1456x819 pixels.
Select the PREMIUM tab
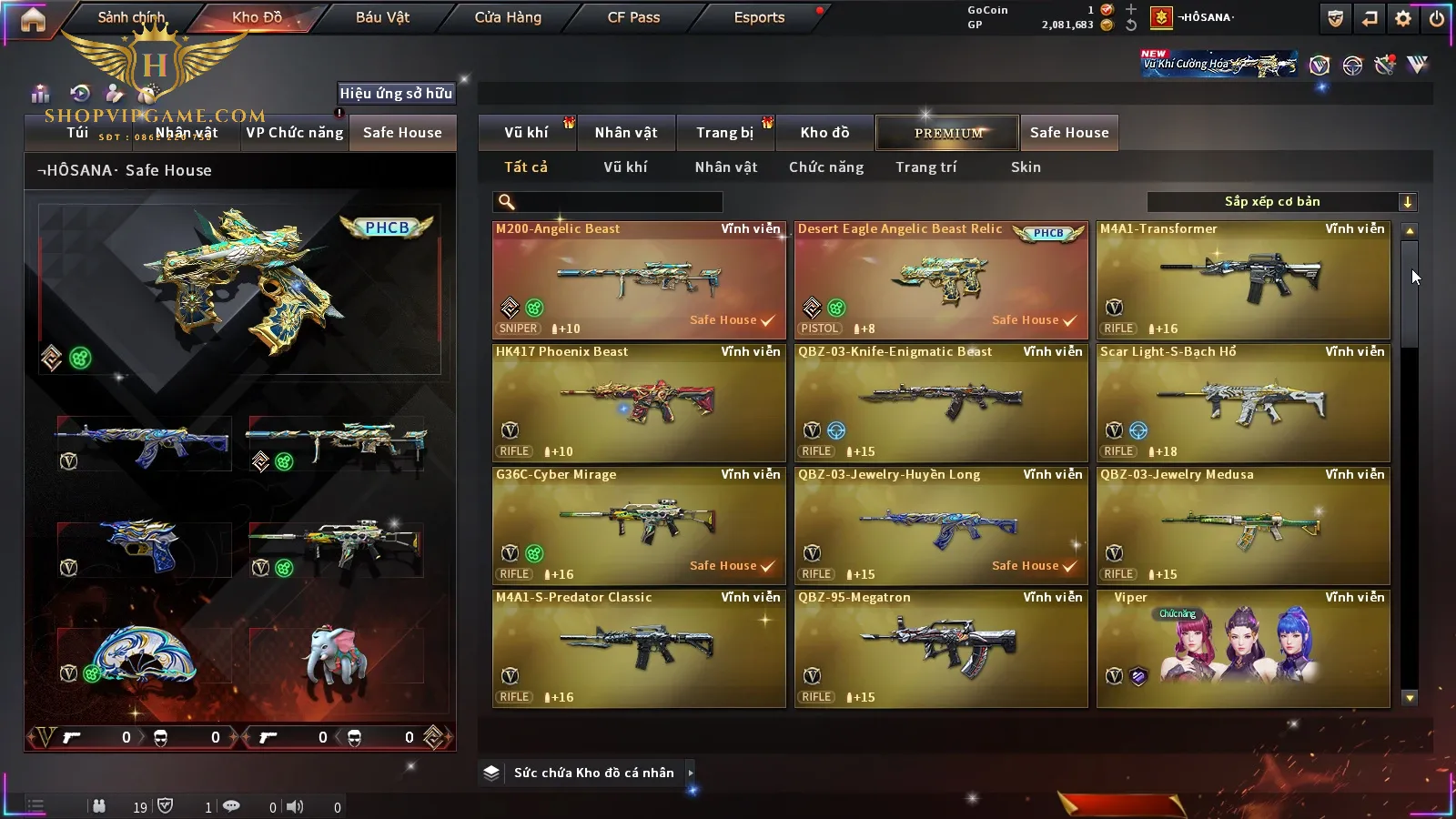tap(947, 133)
